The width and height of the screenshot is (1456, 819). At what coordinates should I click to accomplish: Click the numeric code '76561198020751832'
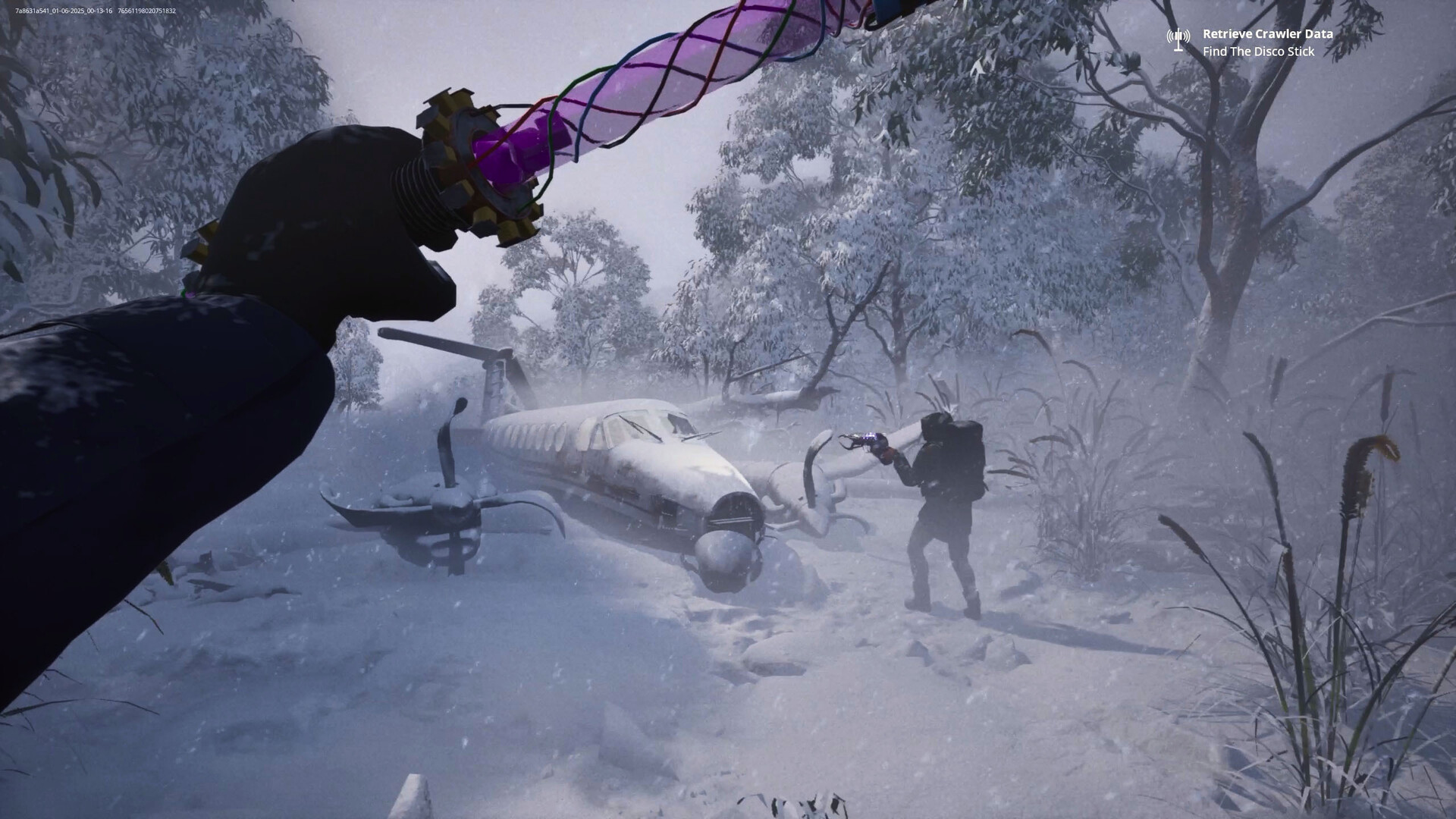pos(148,11)
